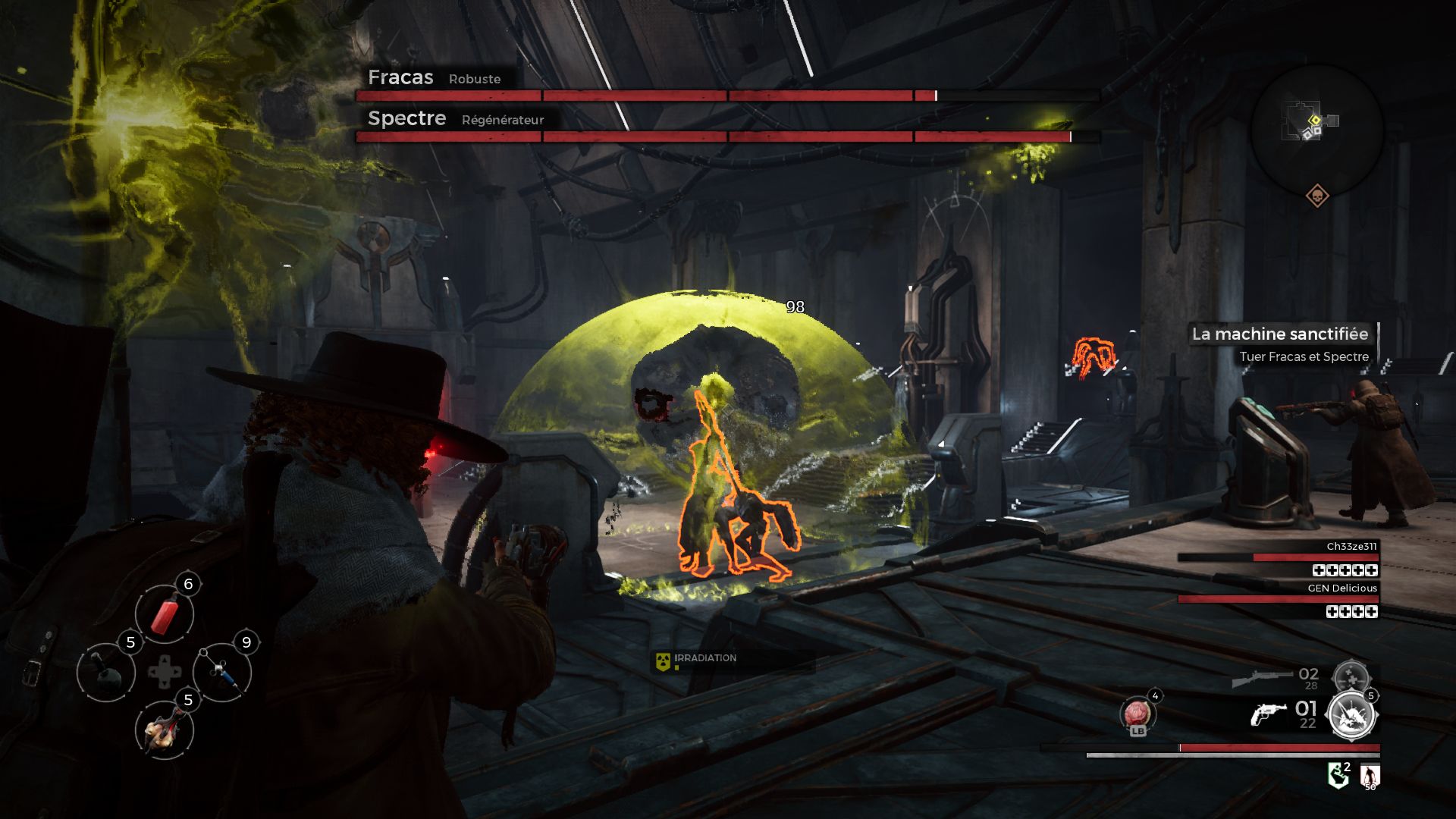Switch to the long gun rifle icon

pyautogui.click(x=1262, y=677)
